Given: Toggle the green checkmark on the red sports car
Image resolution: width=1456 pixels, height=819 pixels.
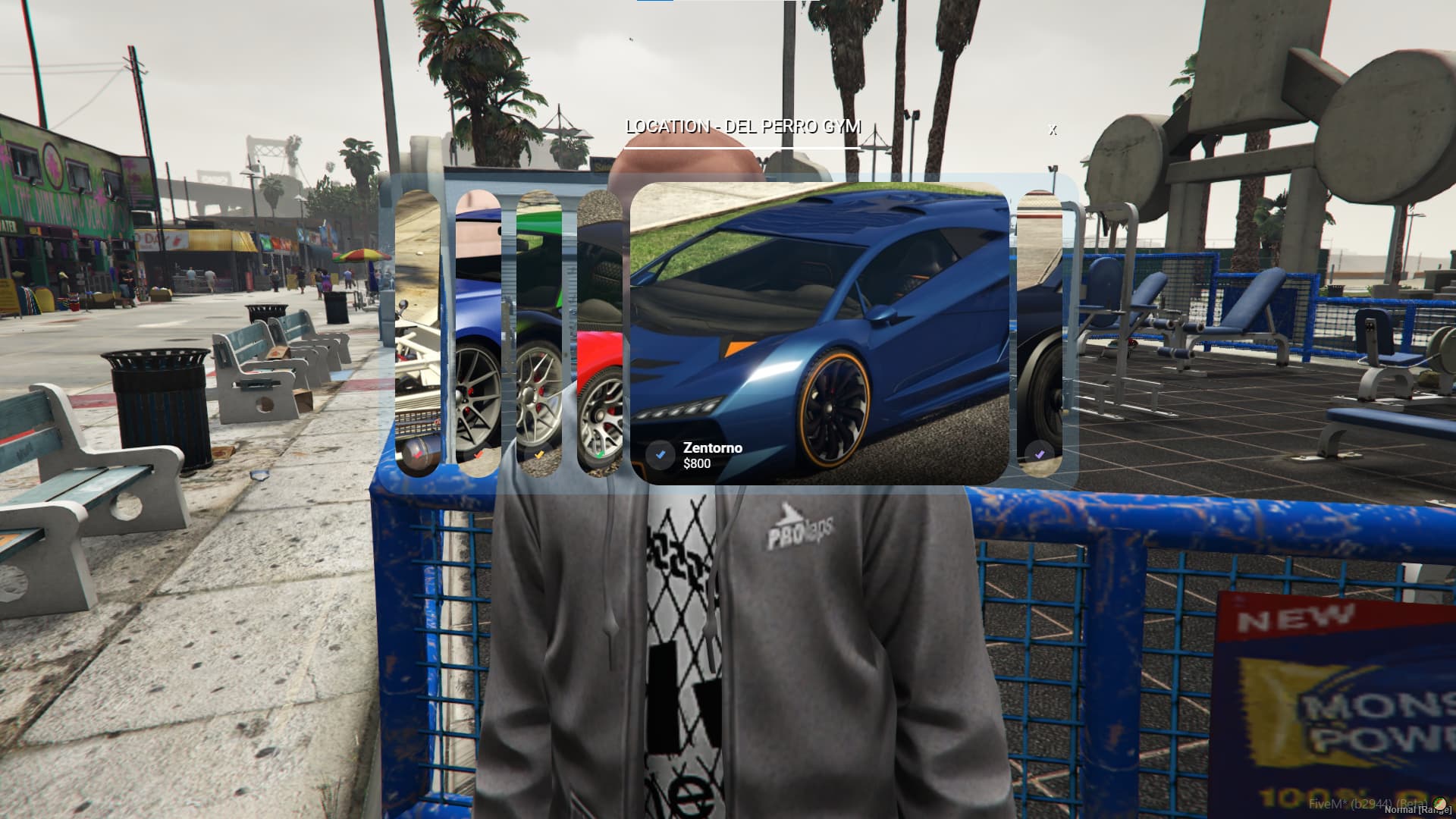Looking at the screenshot, I should (x=600, y=455).
